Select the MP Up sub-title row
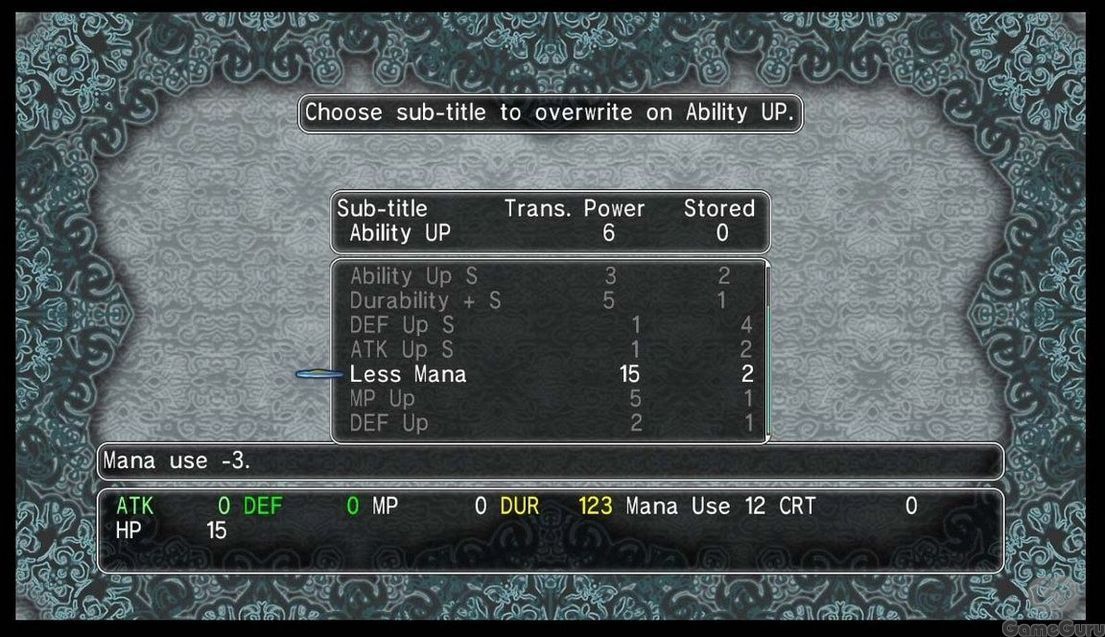Image resolution: width=1105 pixels, height=637 pixels. point(382,399)
